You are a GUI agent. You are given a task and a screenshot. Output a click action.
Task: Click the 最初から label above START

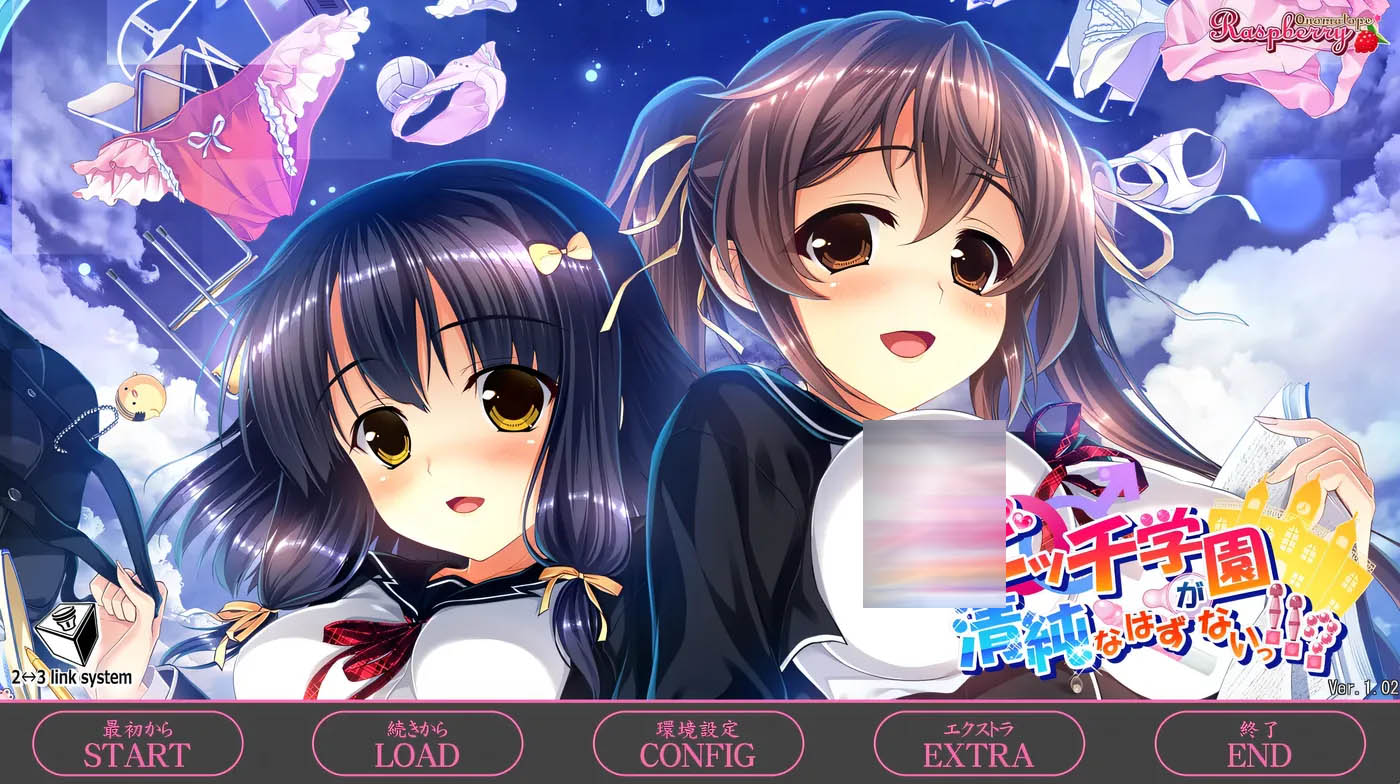click(x=138, y=729)
